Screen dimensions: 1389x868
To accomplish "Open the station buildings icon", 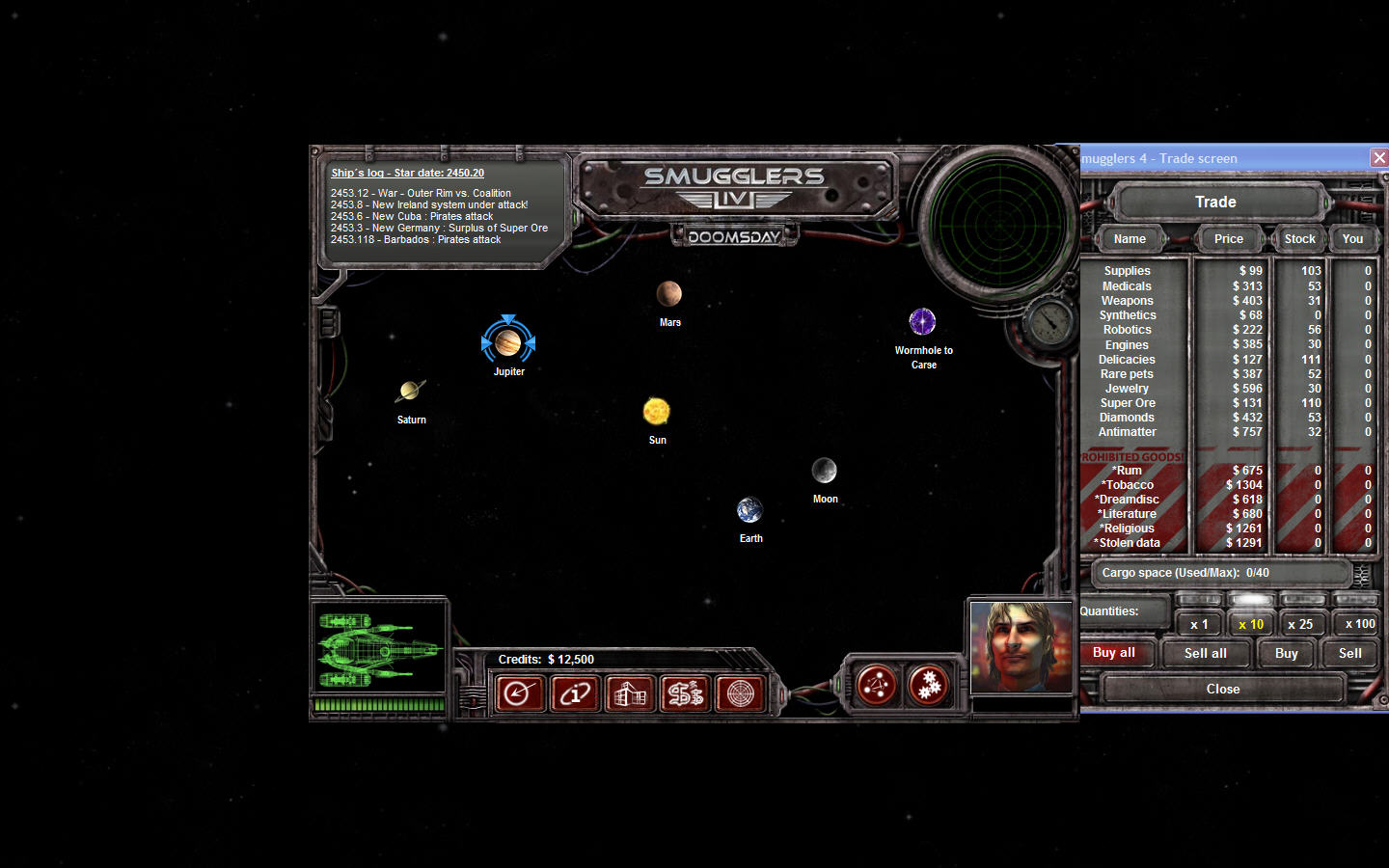I will pyautogui.click(x=629, y=693).
